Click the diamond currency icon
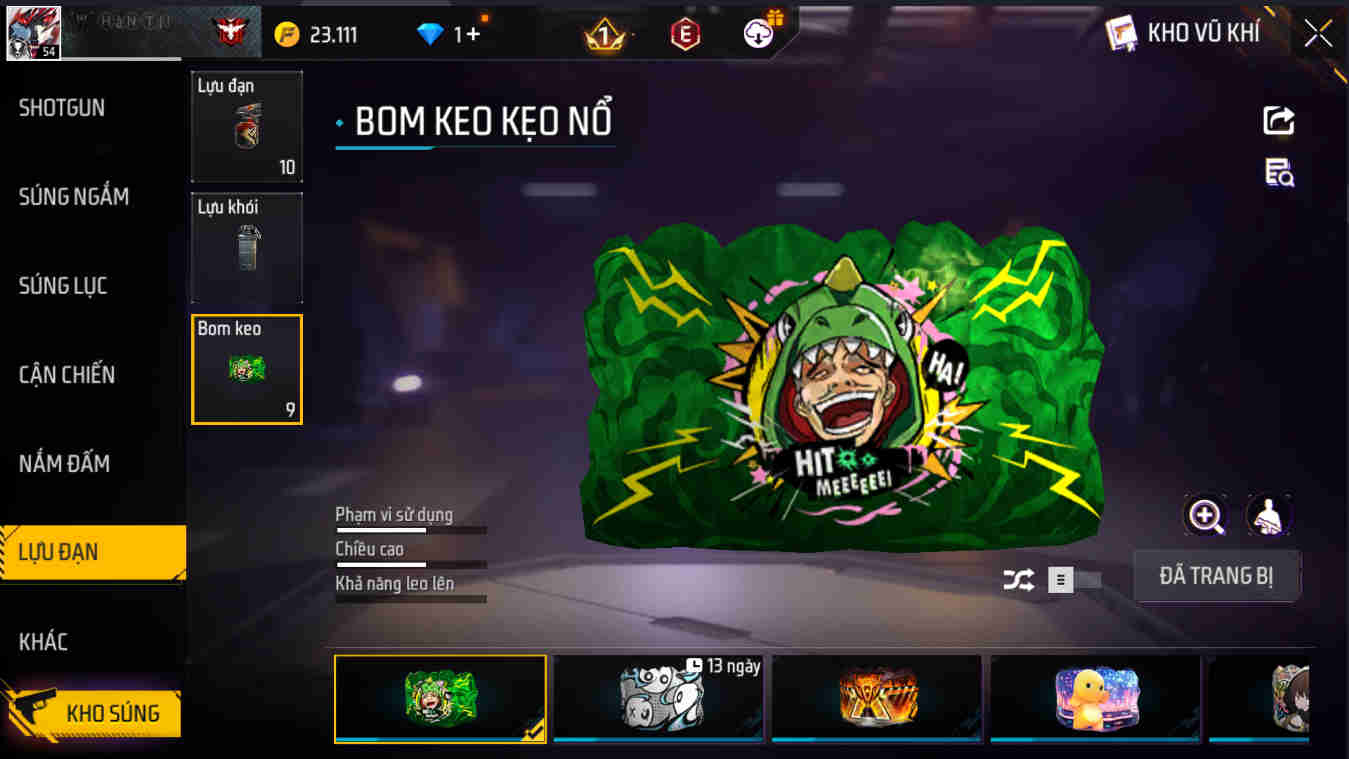This screenshot has height=759, width=1349. point(430,32)
